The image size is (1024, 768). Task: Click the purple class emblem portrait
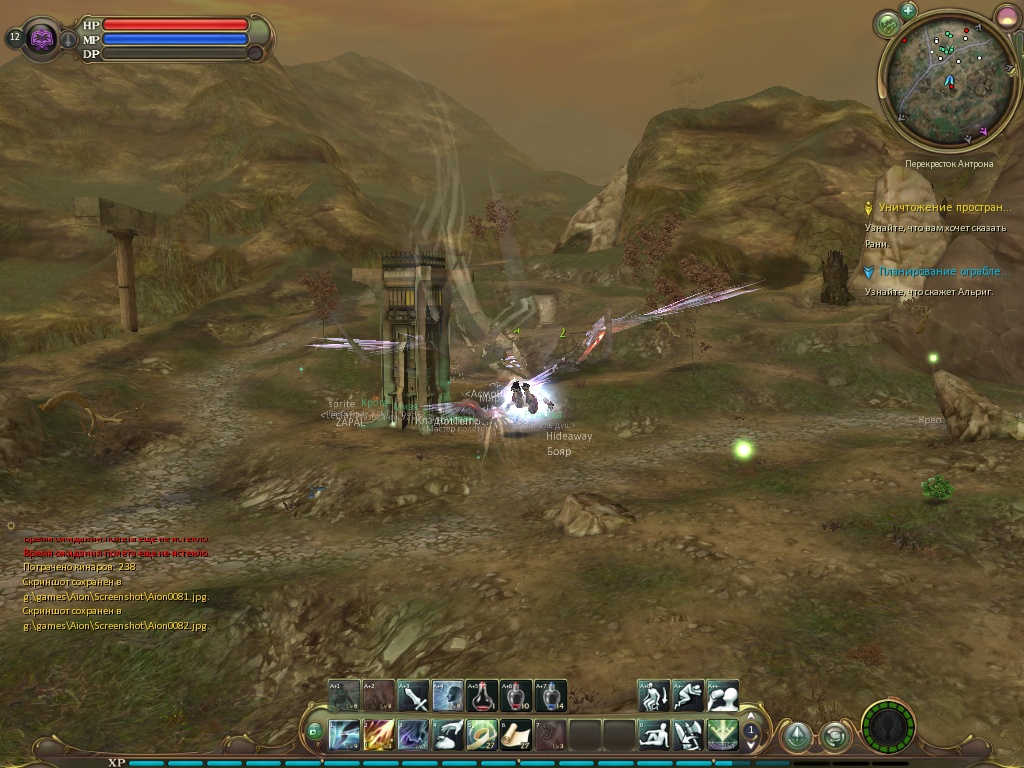pyautogui.click(x=42, y=39)
